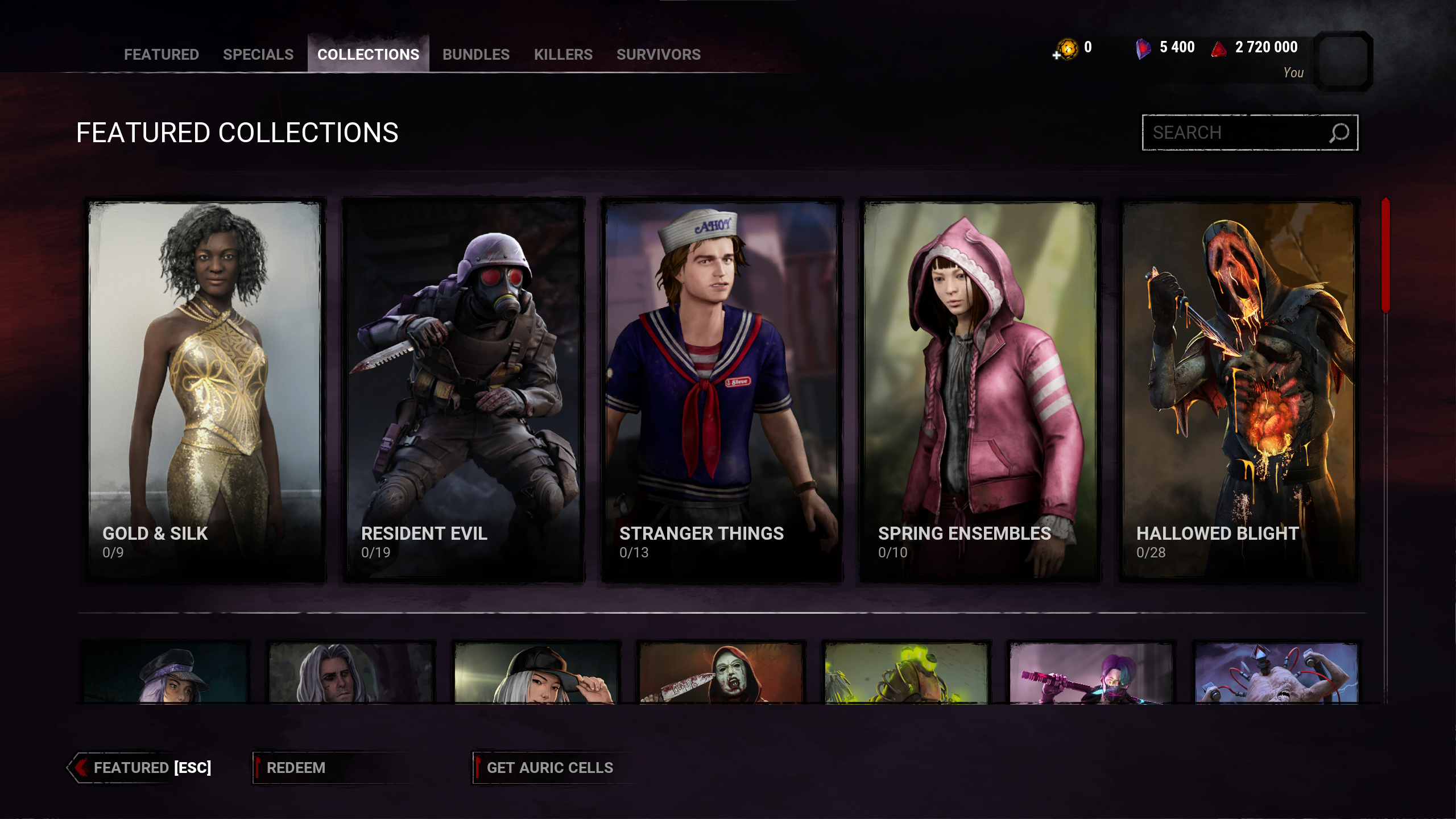Screen dimensions: 1456x819
Task: Switch to the Survivors tab
Action: pos(659,55)
